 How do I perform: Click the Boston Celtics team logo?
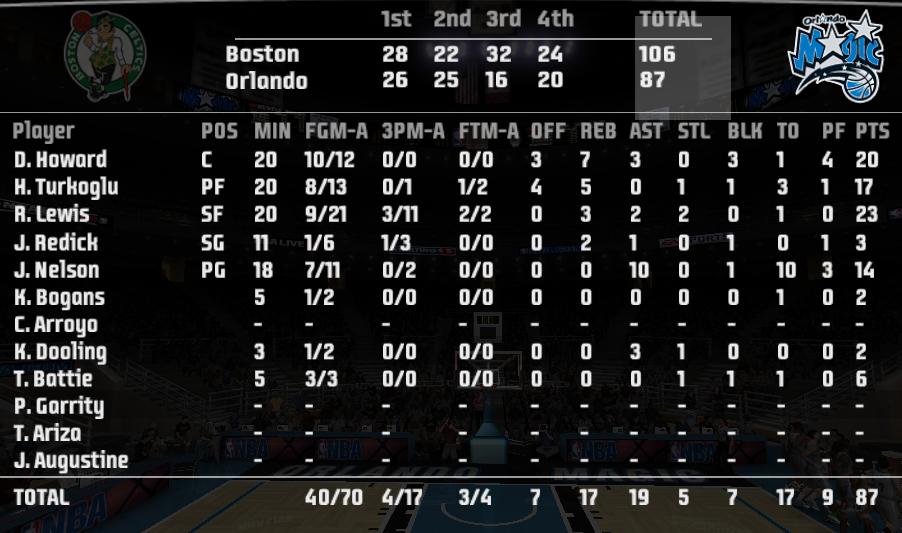point(105,56)
